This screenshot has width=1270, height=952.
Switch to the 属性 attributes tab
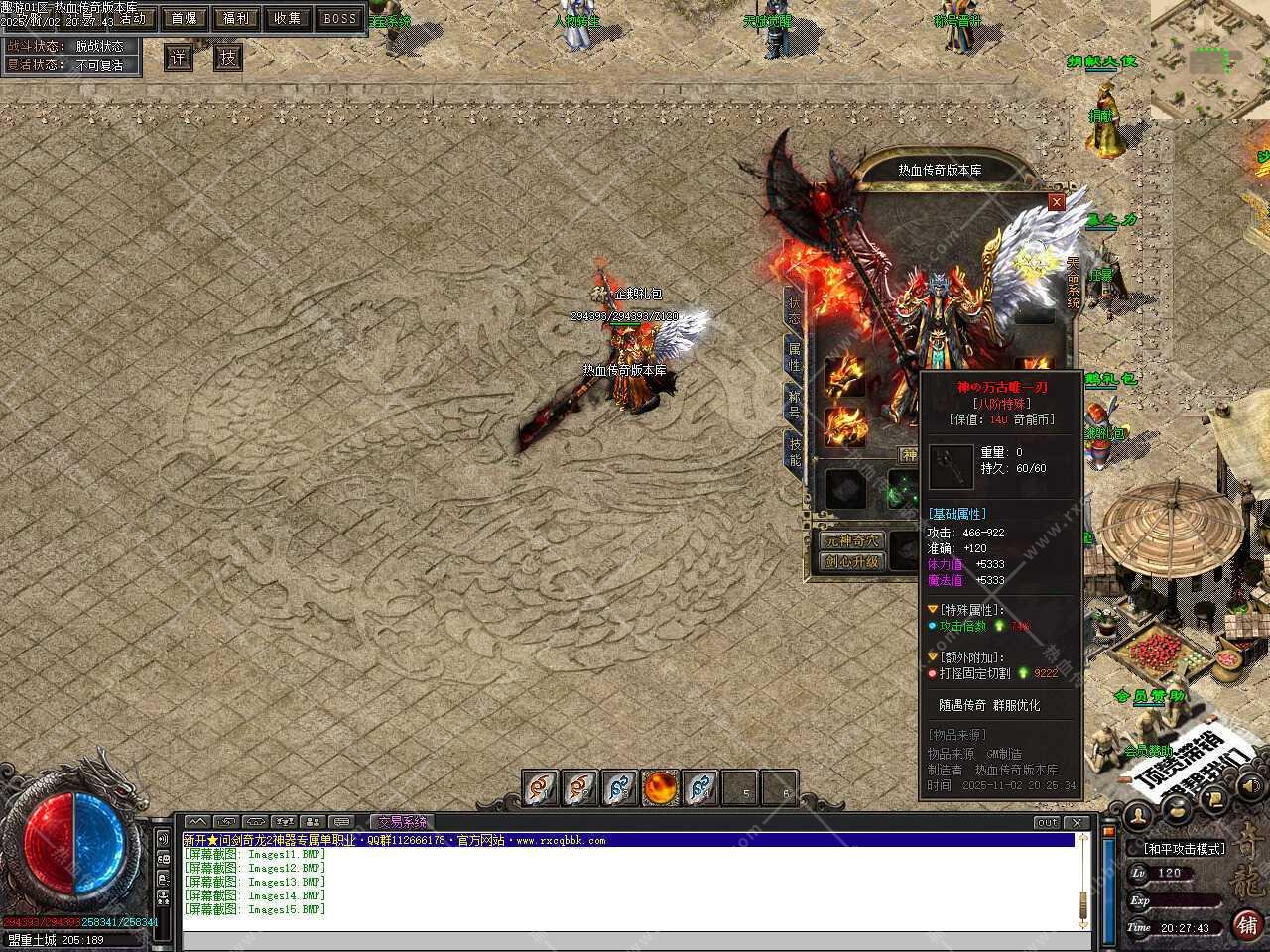coord(794,357)
